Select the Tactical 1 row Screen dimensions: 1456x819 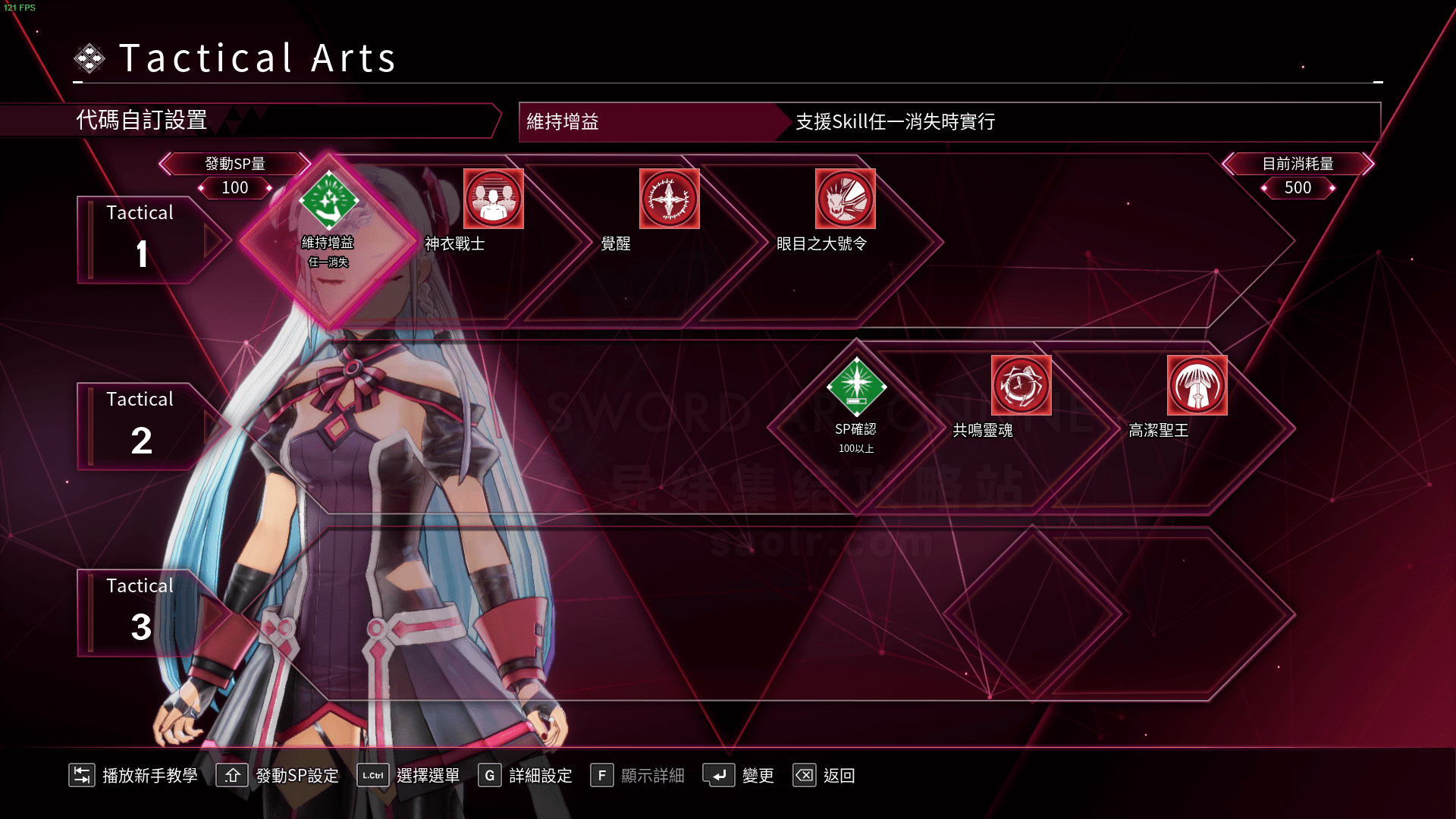coord(141,240)
